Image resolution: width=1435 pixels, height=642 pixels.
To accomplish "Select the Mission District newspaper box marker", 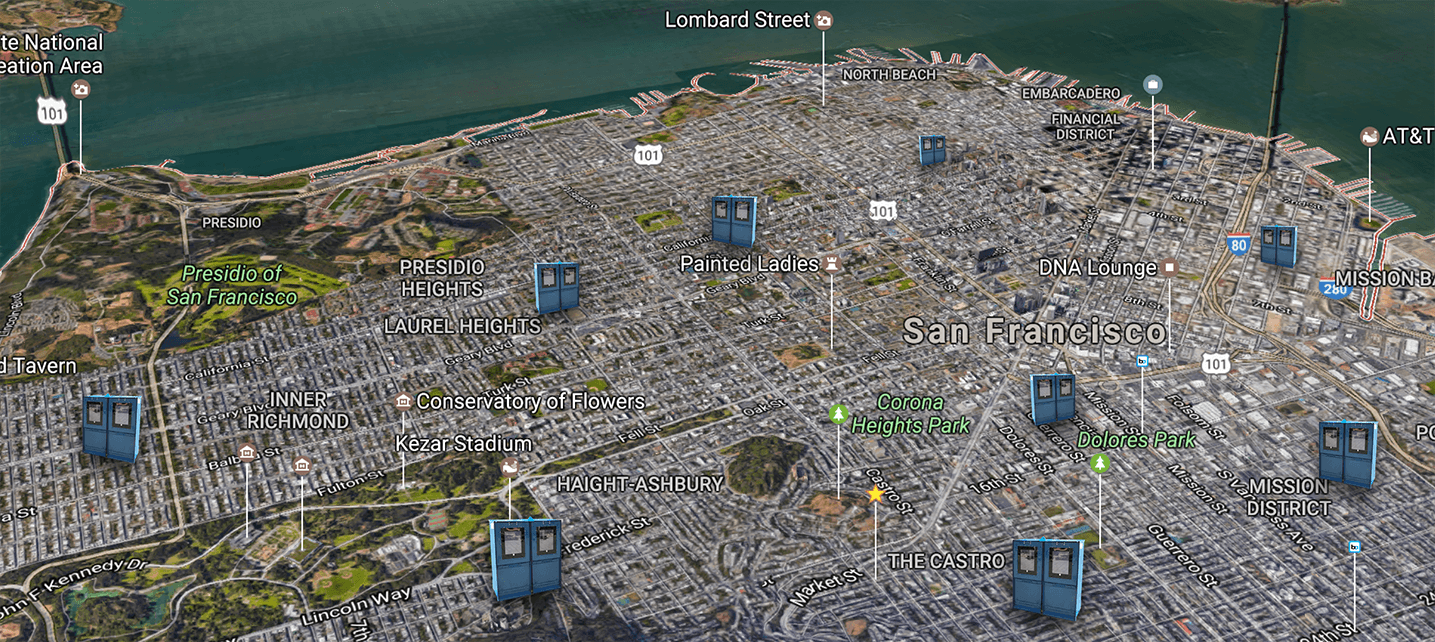I will click(1346, 453).
